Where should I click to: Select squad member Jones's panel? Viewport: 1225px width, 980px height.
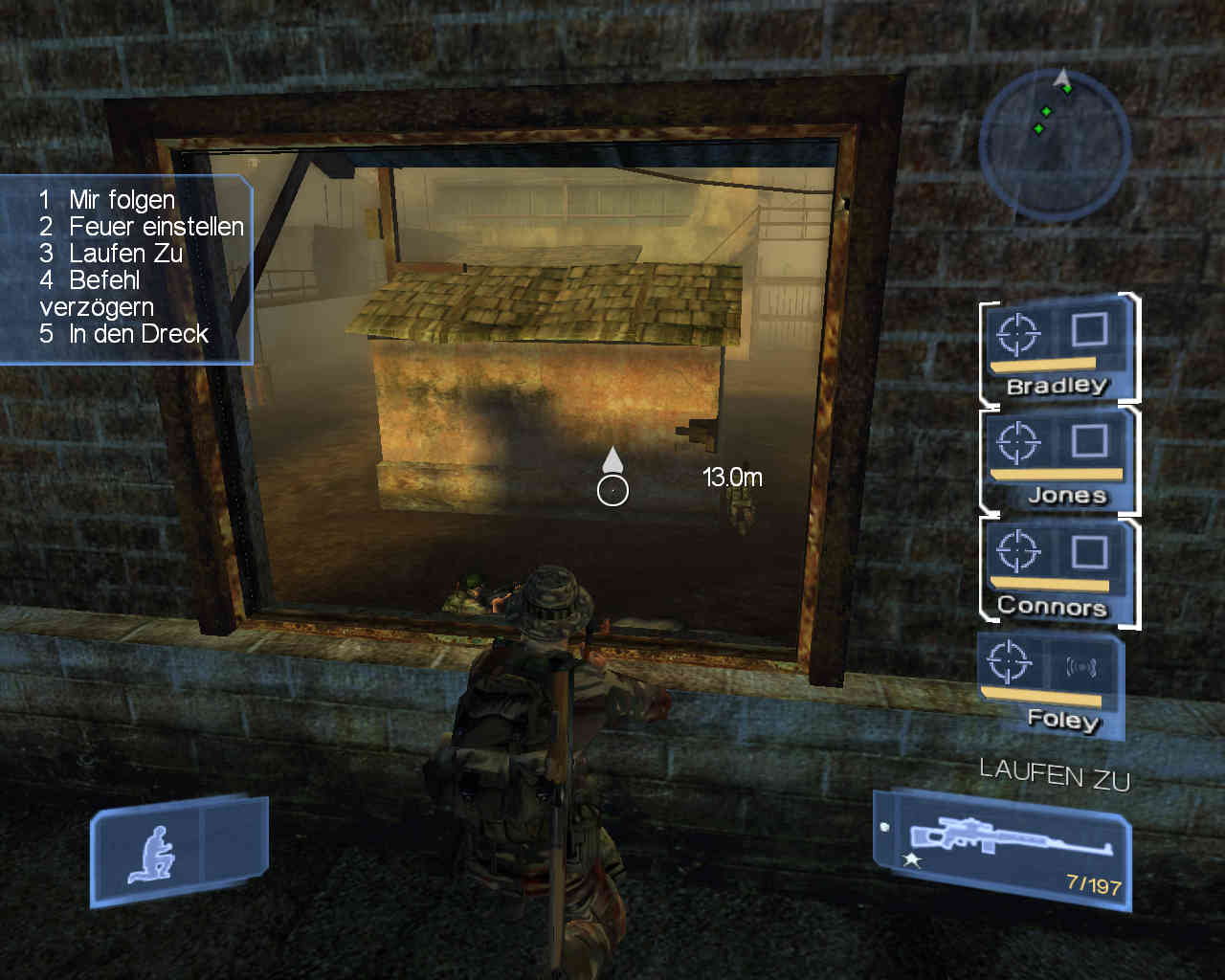point(1057,460)
